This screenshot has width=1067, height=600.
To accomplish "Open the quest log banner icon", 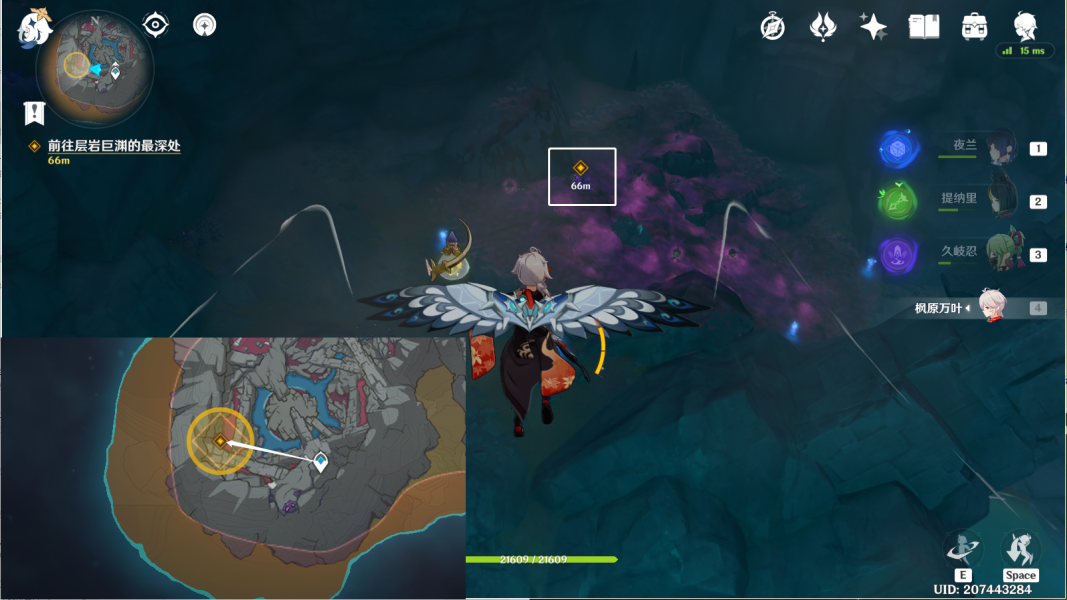I will (x=35, y=113).
